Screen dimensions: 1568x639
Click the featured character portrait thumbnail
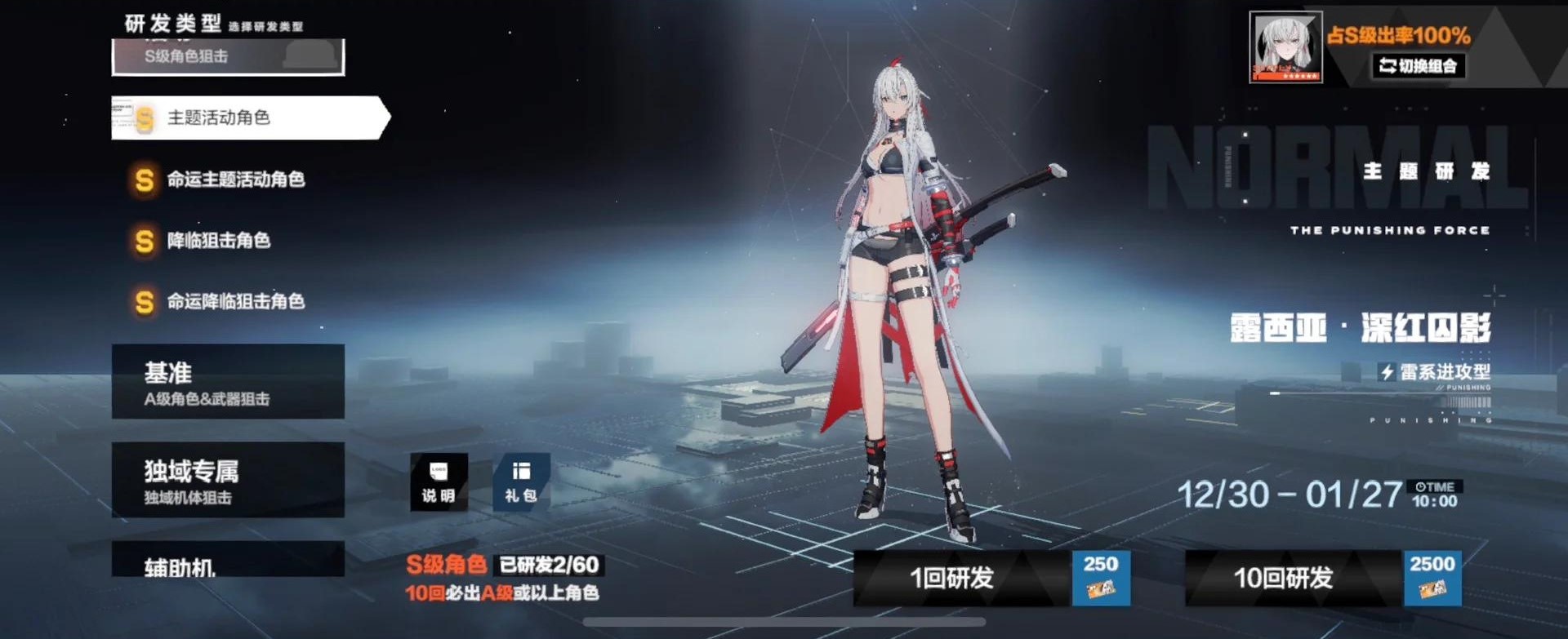[x=1285, y=47]
